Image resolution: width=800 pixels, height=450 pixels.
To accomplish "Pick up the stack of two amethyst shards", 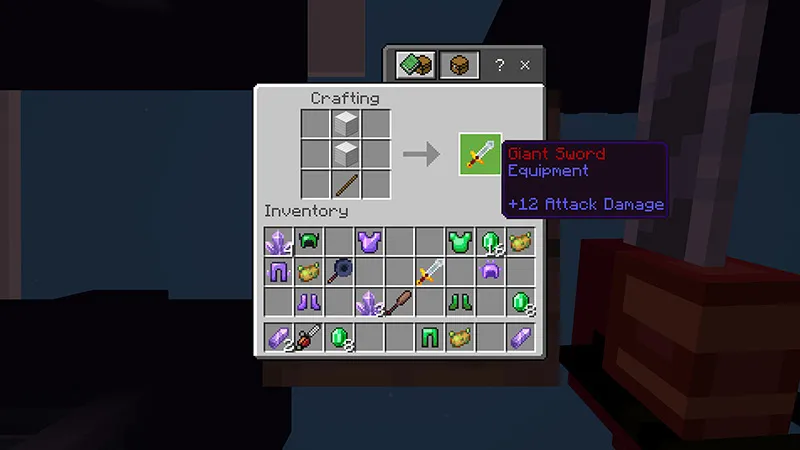I will (x=277, y=338).
